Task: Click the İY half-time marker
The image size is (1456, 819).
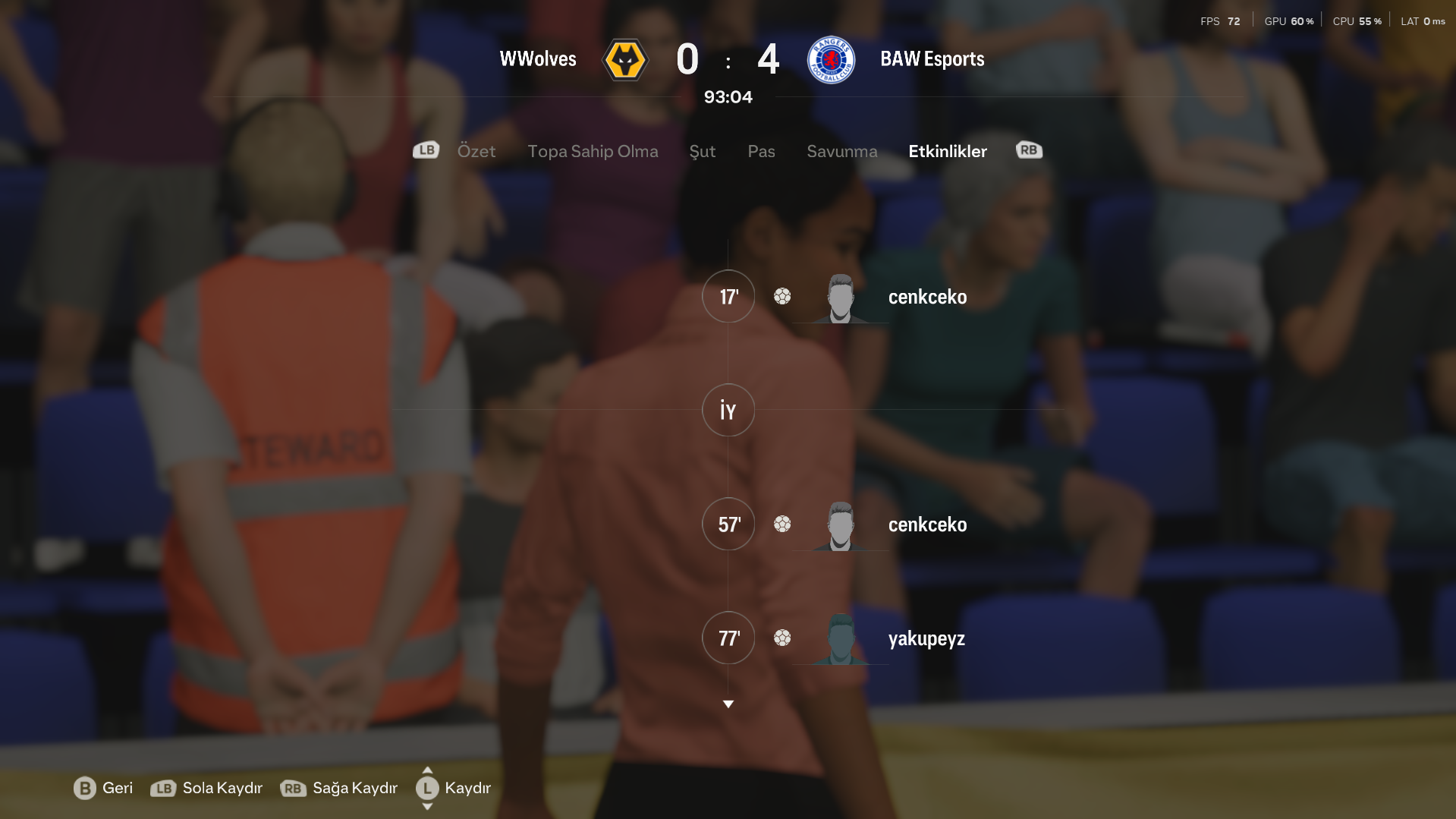Action: (728, 410)
